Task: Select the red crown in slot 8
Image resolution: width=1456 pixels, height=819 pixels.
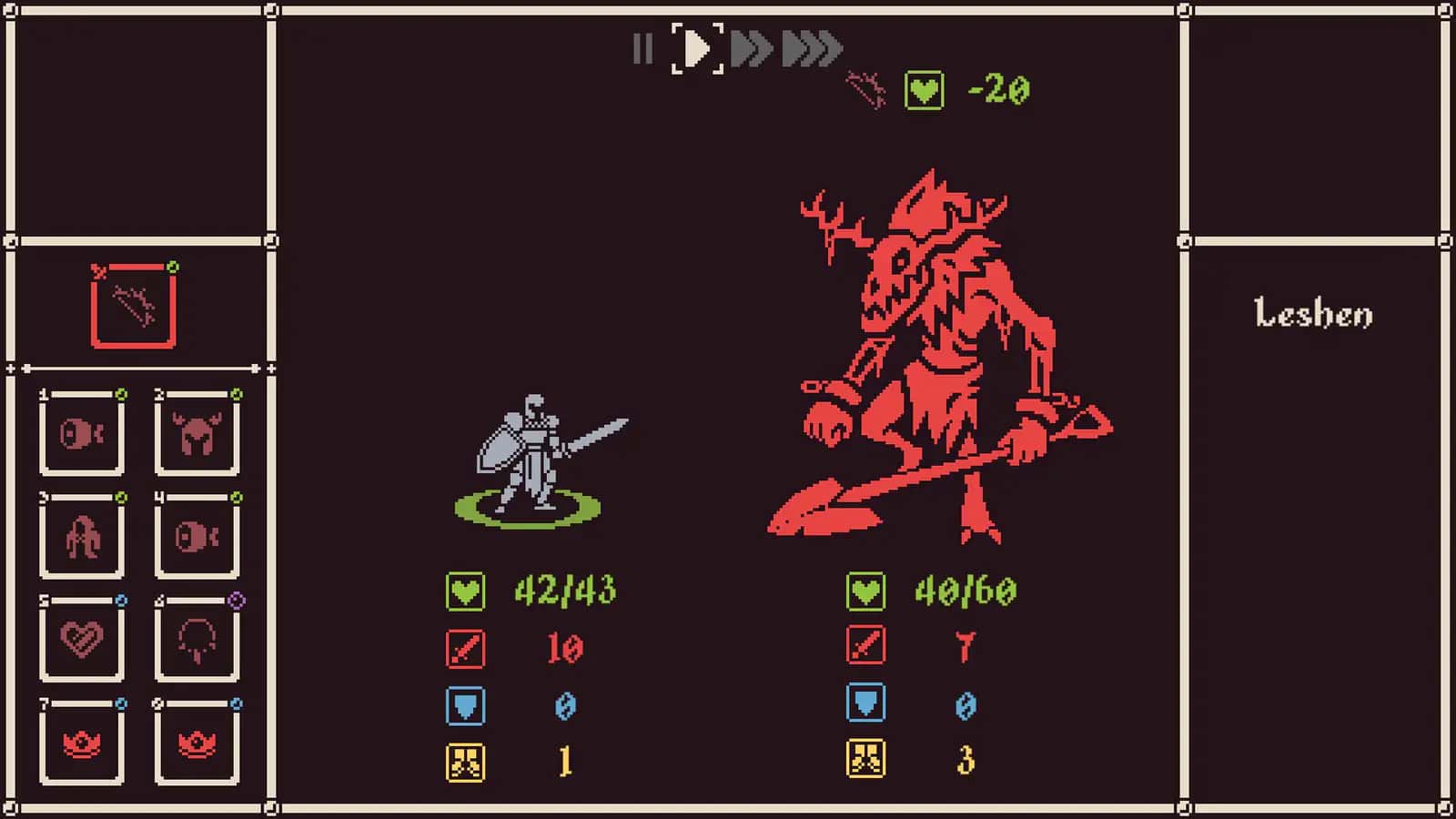Action: 197,743
